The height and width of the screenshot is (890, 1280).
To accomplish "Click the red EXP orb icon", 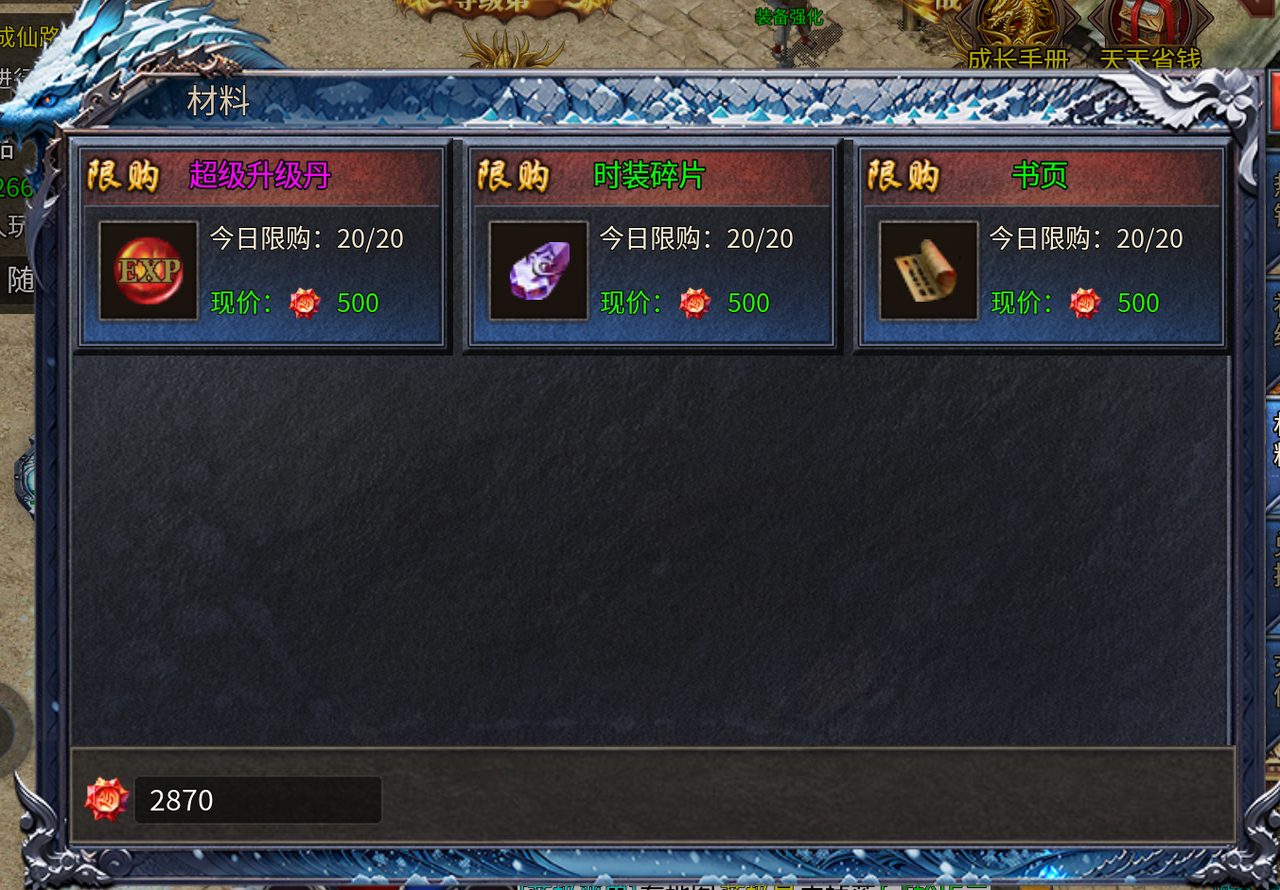I will tap(149, 271).
